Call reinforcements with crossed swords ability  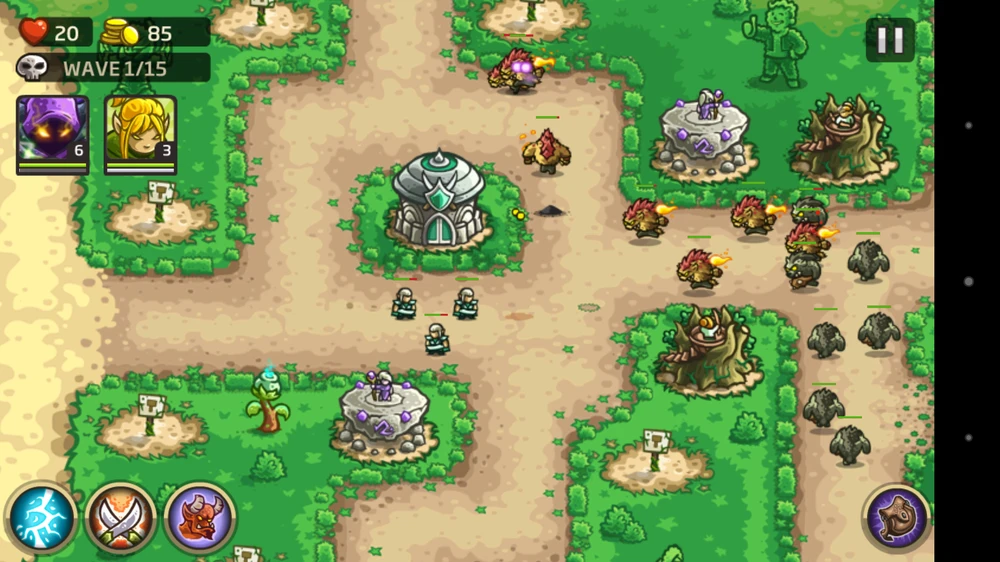(x=120, y=517)
